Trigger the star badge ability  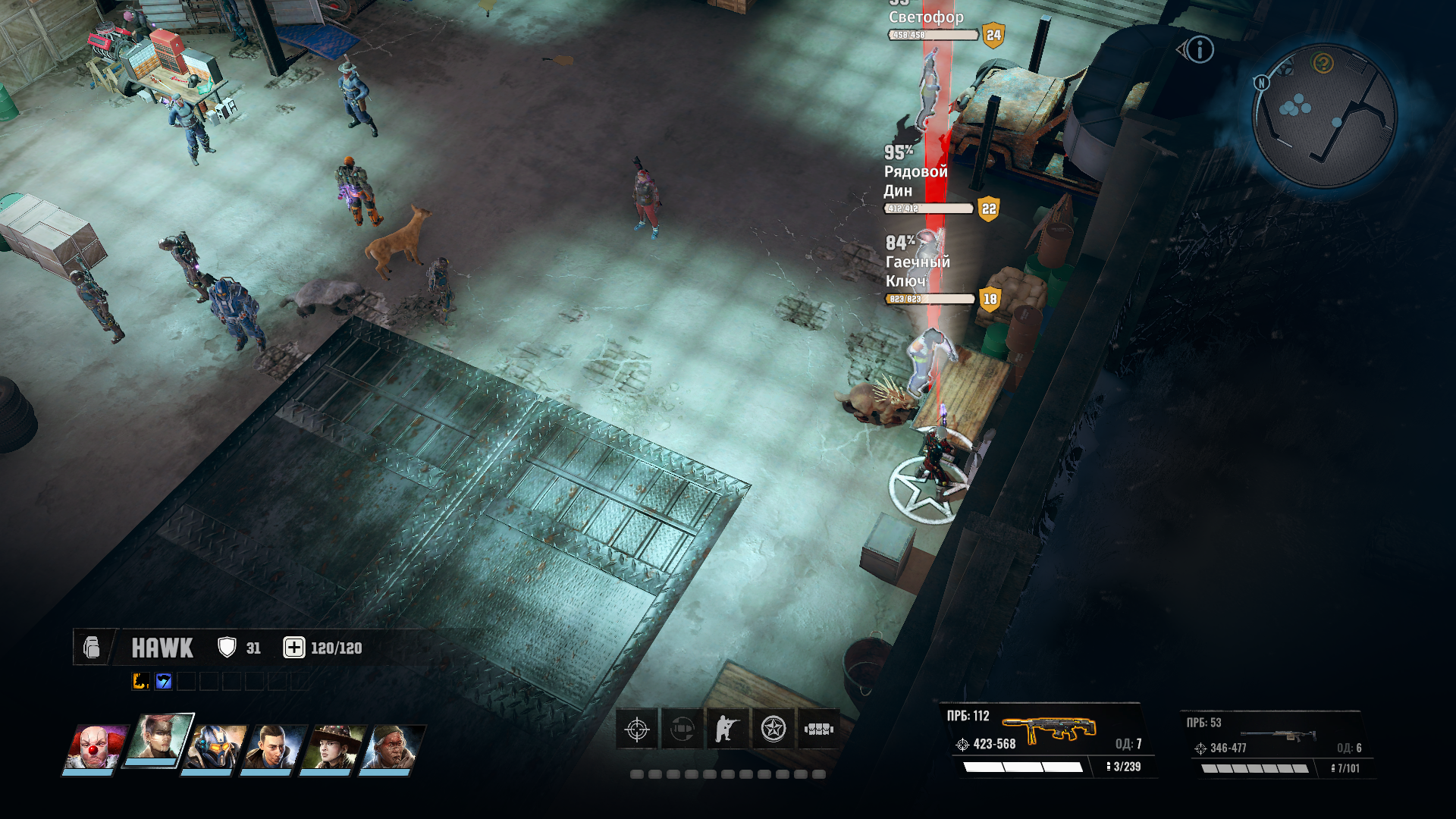[x=773, y=730]
